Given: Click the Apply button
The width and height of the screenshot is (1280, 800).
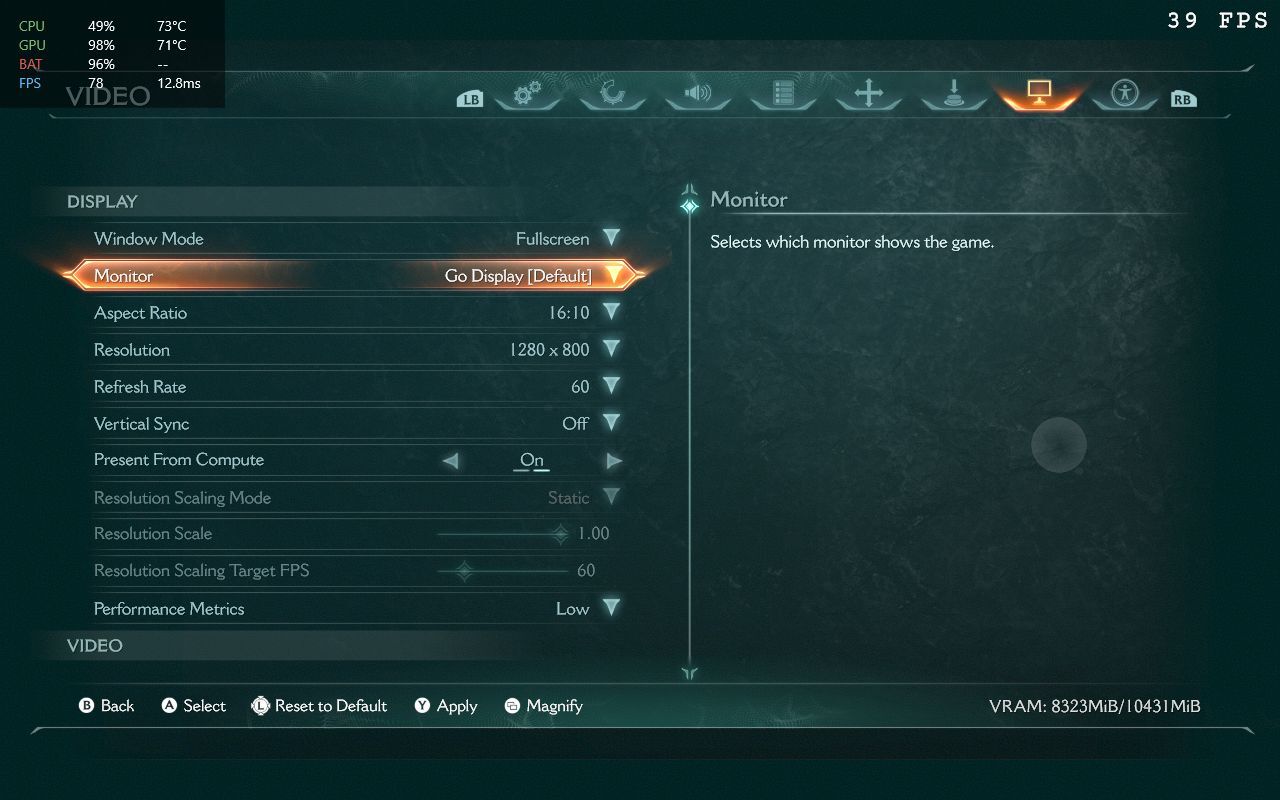Looking at the screenshot, I should point(446,706).
